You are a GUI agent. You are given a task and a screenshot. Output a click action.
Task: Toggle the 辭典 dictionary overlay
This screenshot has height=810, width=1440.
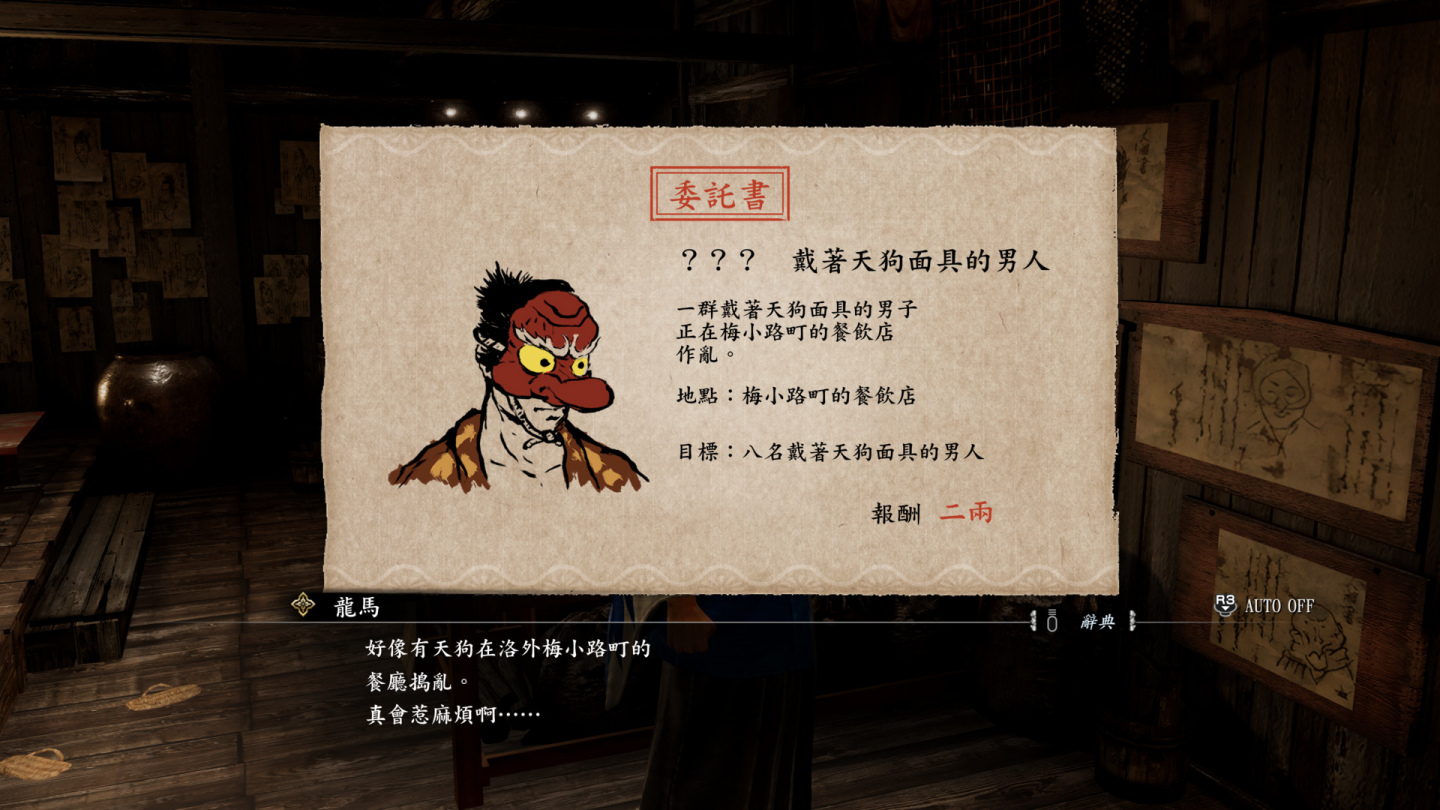(1100, 620)
